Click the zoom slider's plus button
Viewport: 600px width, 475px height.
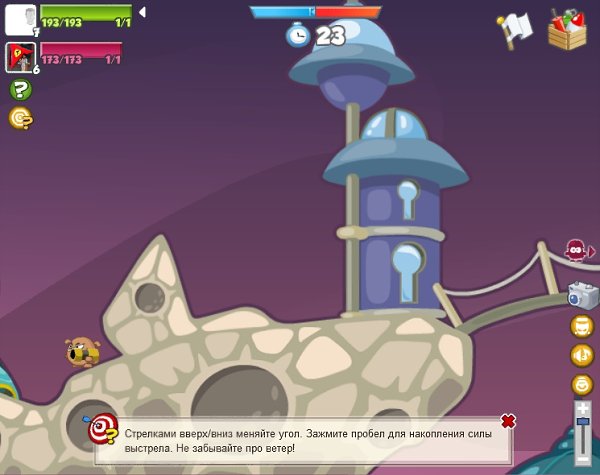coord(582,408)
